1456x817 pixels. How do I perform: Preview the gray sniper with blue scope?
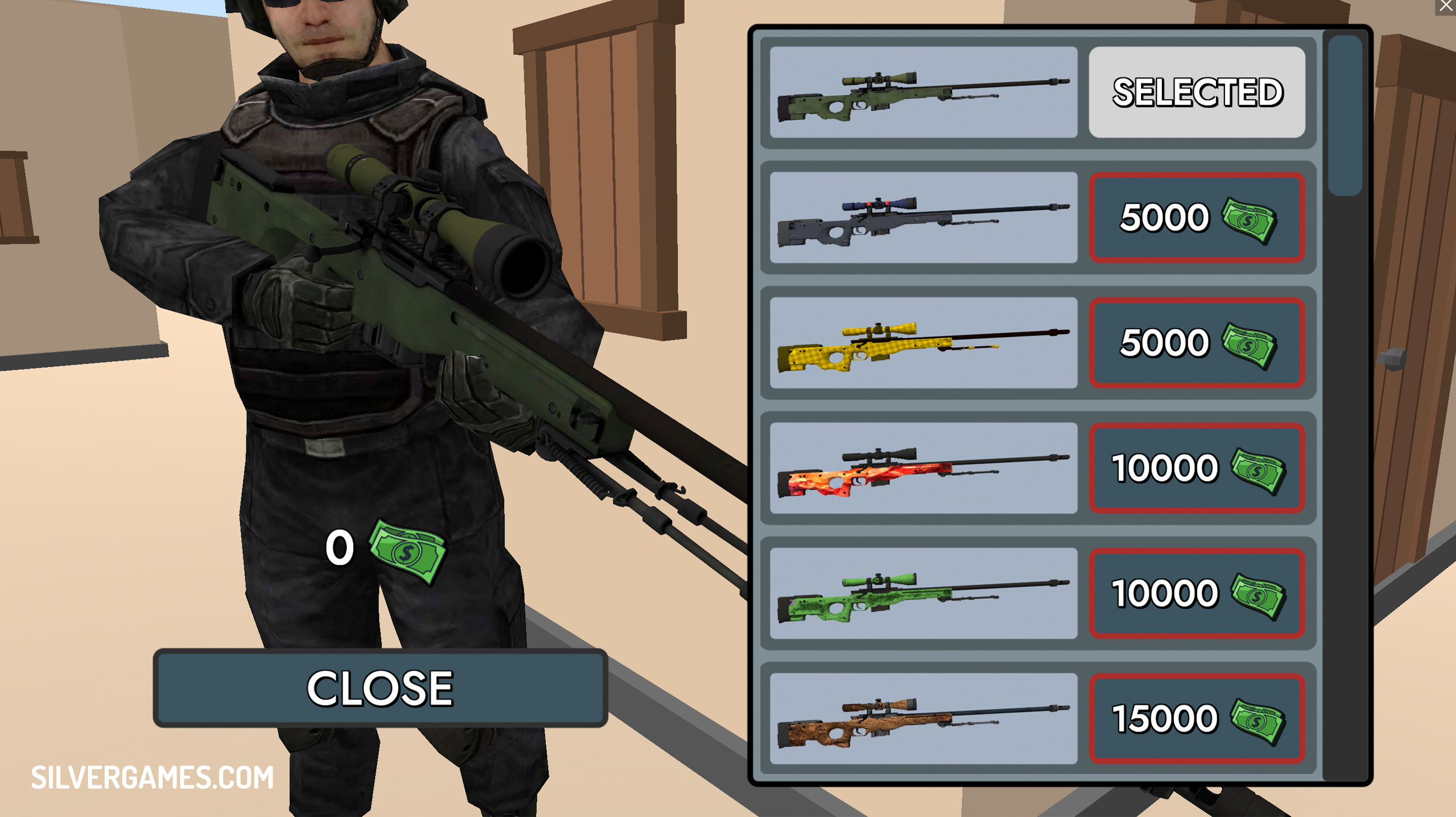pos(923,218)
